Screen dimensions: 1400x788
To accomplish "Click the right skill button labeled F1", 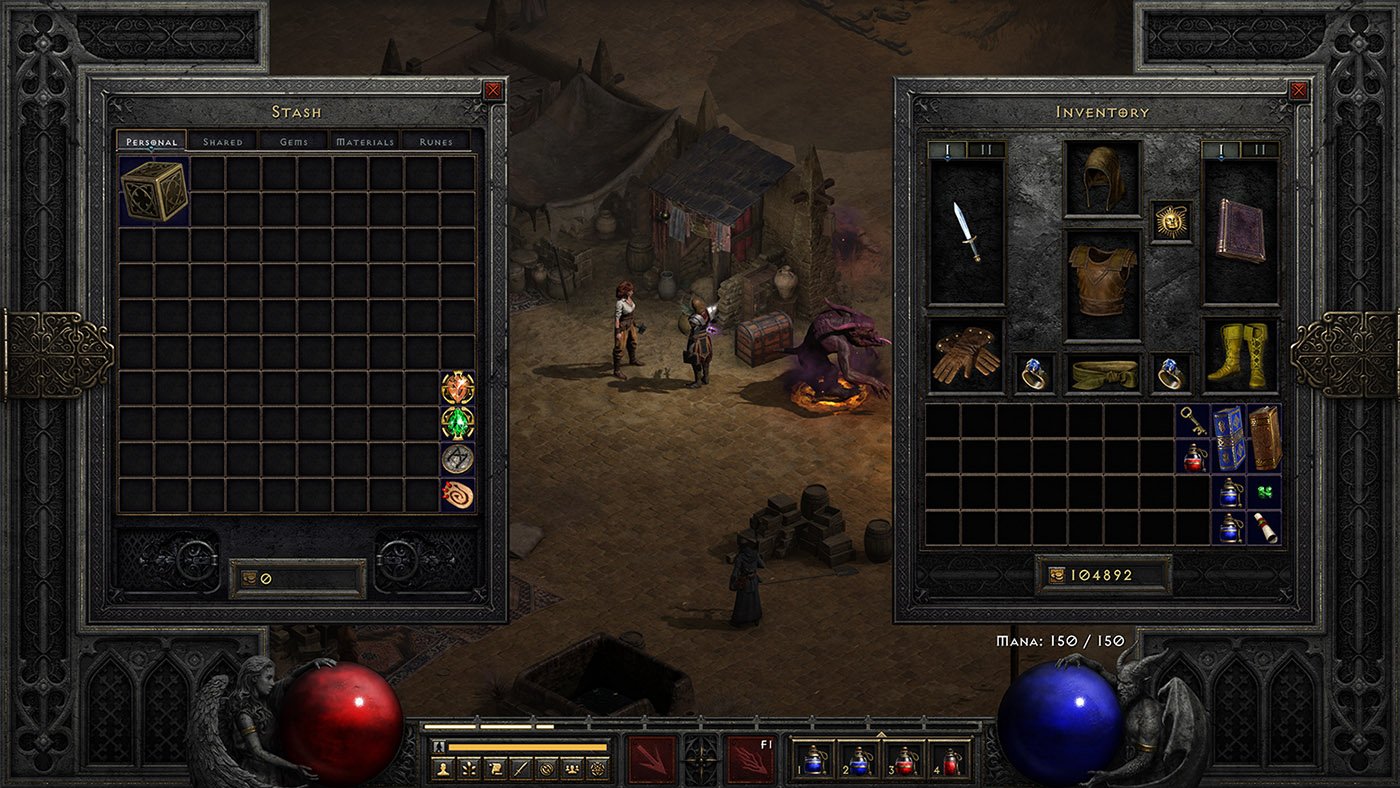I will click(751, 760).
